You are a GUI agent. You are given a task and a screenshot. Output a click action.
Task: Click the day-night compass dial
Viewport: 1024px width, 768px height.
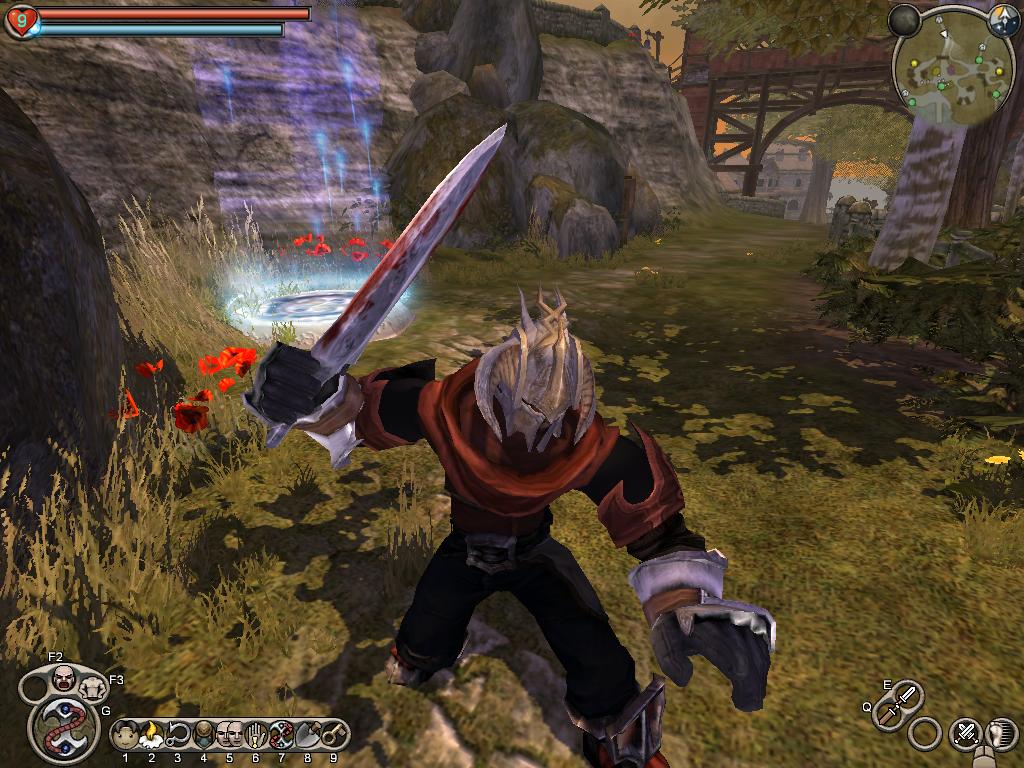1003,17
